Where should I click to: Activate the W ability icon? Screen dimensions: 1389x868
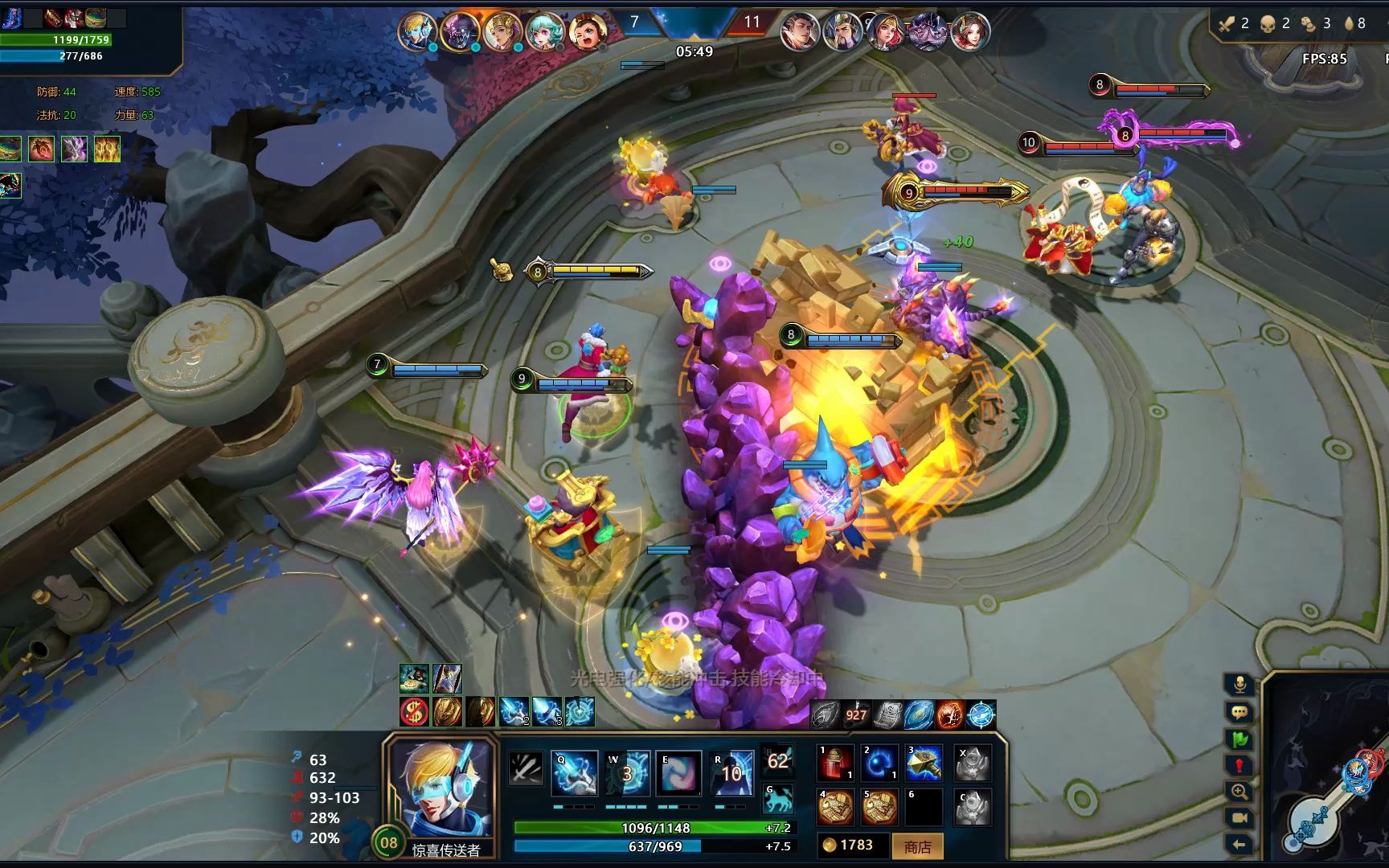click(627, 773)
